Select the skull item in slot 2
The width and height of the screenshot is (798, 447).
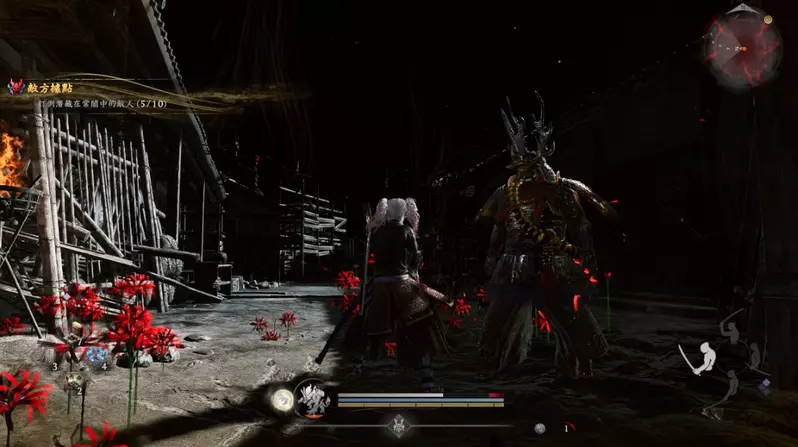pos(73,380)
